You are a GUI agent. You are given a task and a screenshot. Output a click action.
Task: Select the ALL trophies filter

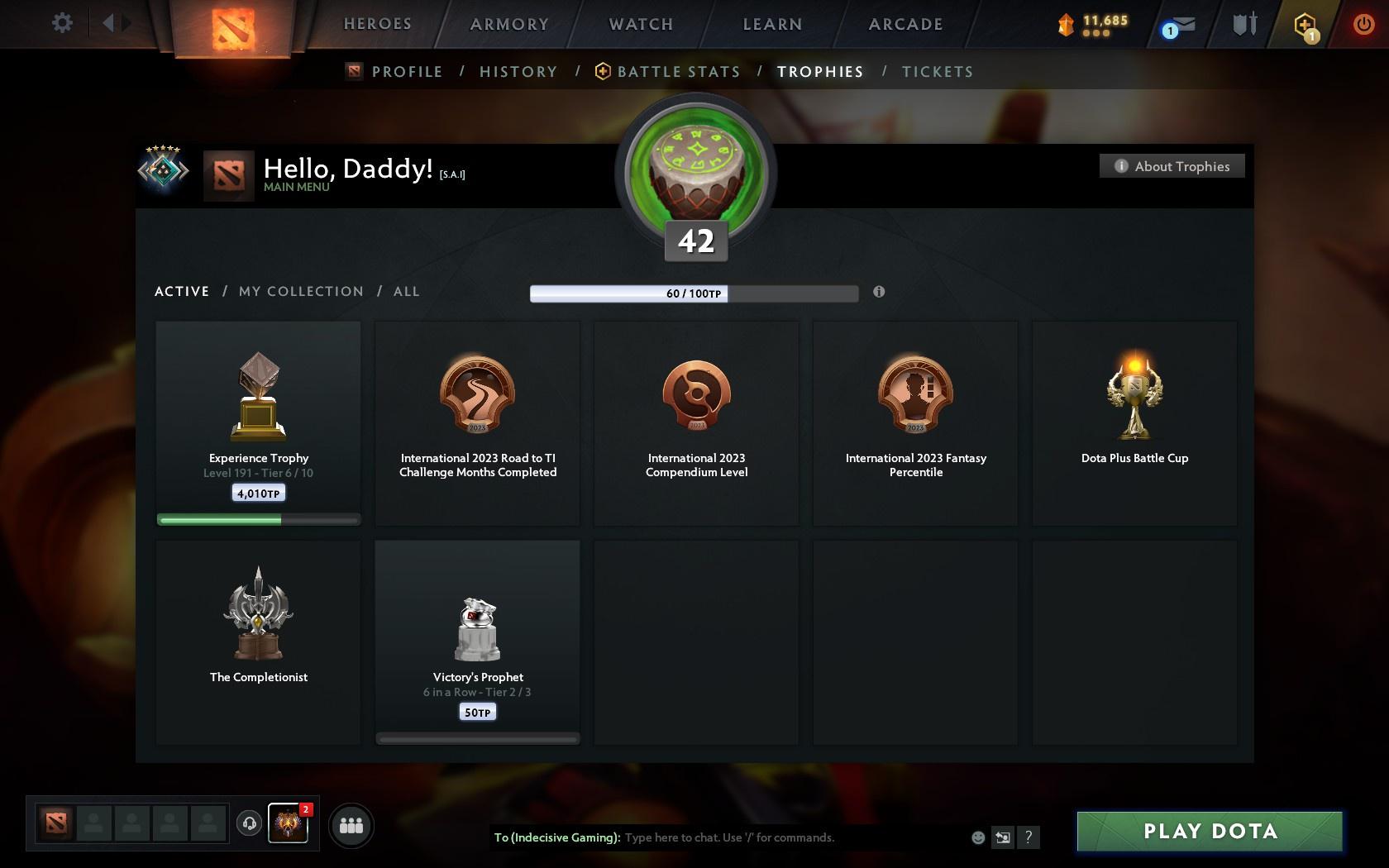click(x=406, y=291)
